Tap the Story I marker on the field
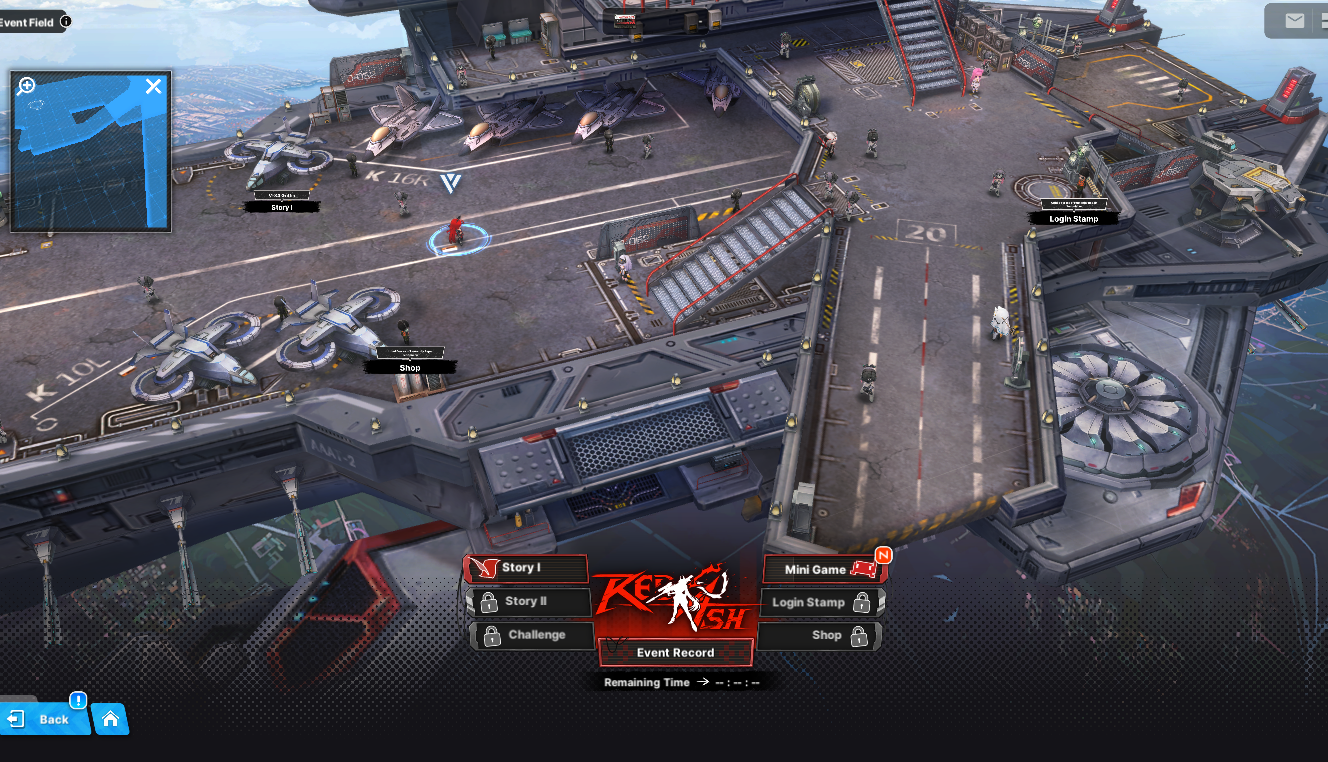 282,207
